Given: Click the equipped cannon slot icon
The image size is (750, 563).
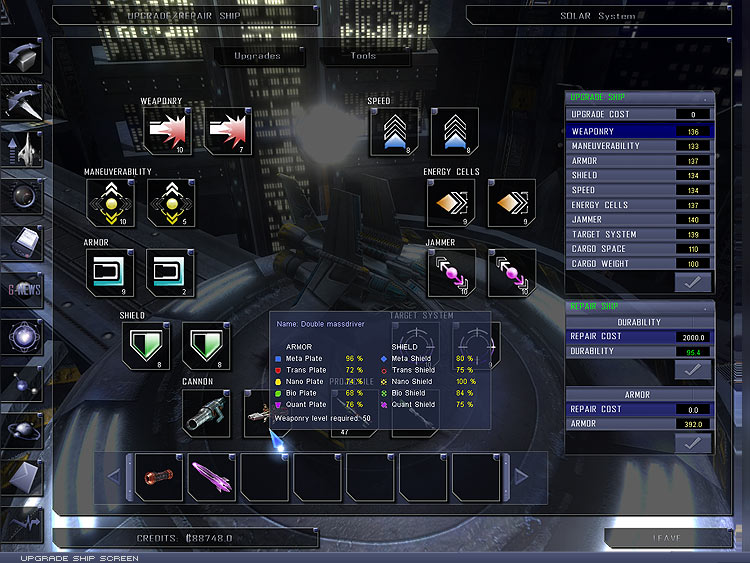Looking at the screenshot, I should click(207, 413).
